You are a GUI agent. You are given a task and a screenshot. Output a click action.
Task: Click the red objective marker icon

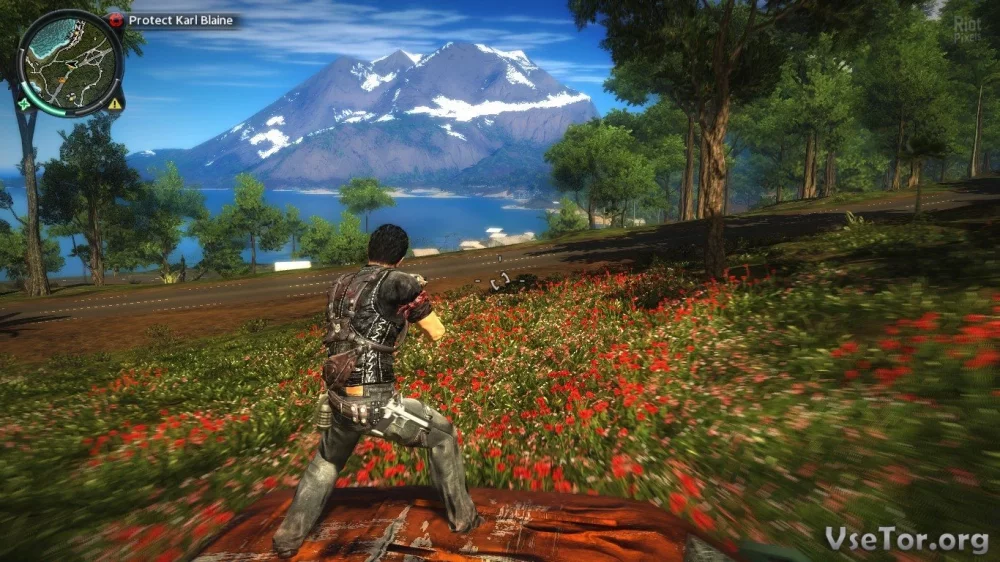(116, 20)
